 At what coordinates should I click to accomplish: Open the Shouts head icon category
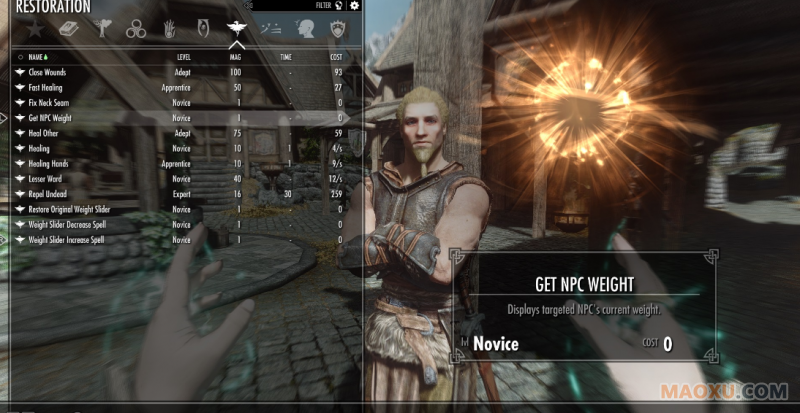(305, 30)
